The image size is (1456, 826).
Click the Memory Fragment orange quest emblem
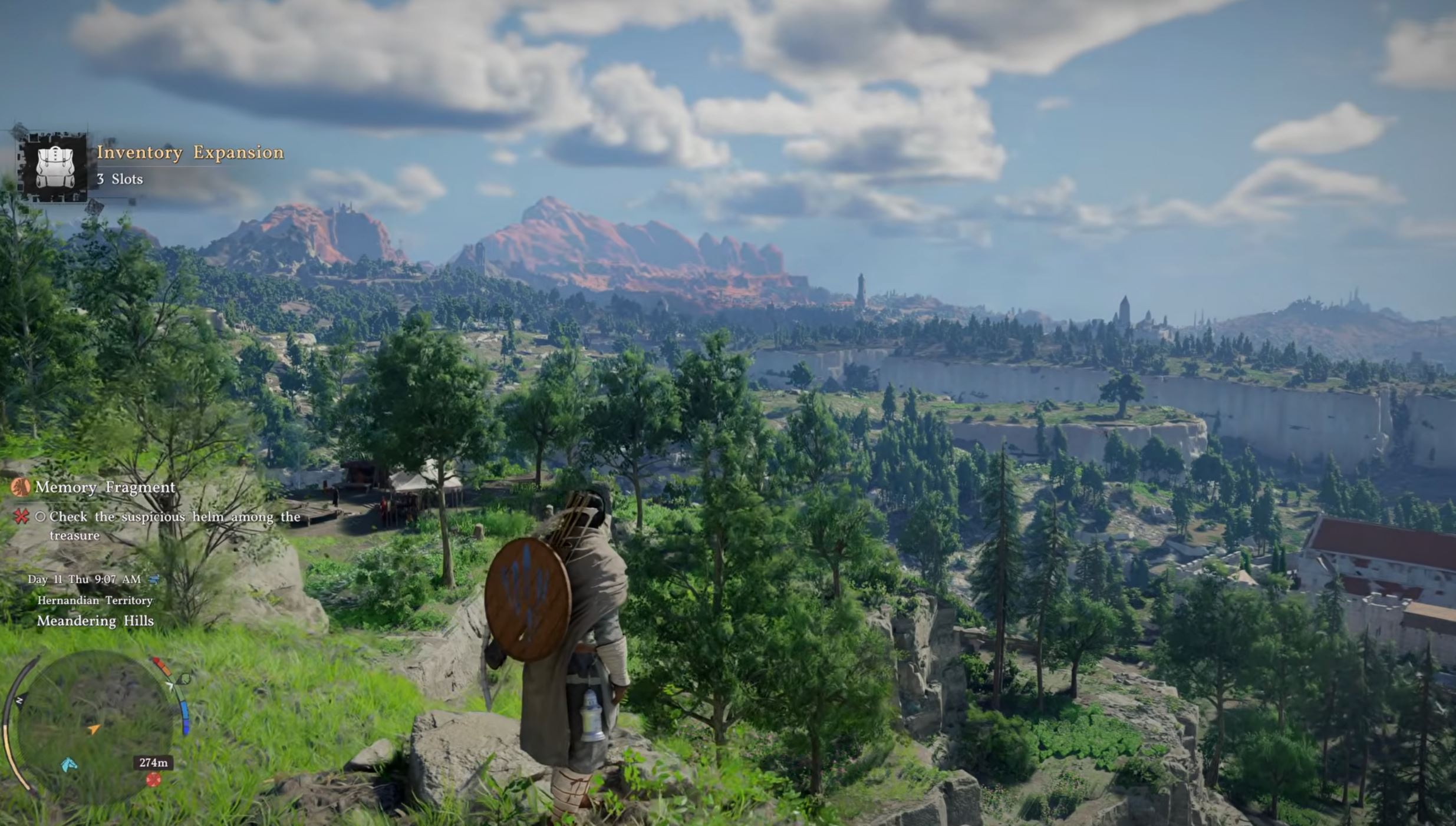(x=21, y=487)
